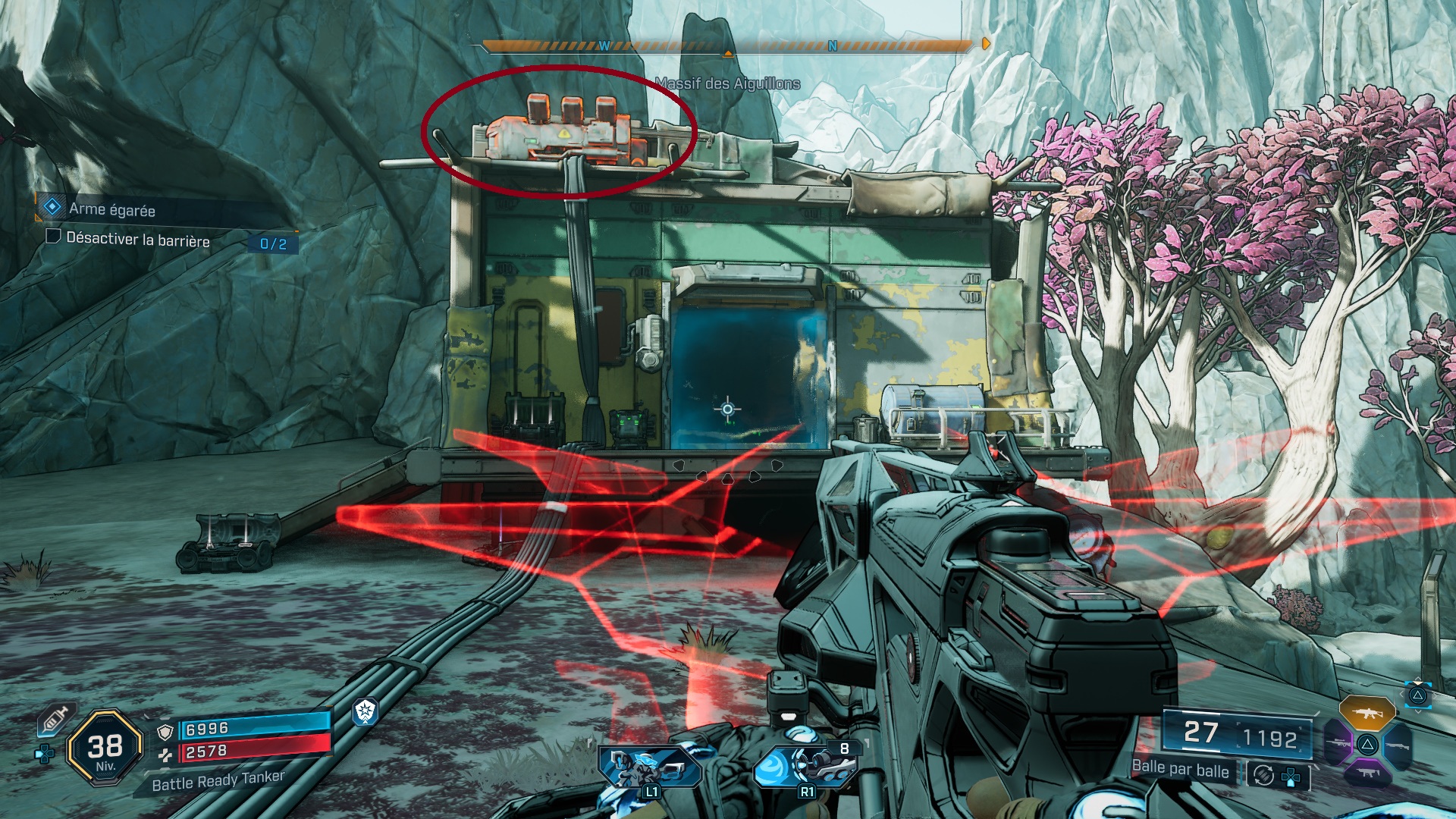Select the level 38 character badge
Viewport: 1456px width, 819px height.
105,748
